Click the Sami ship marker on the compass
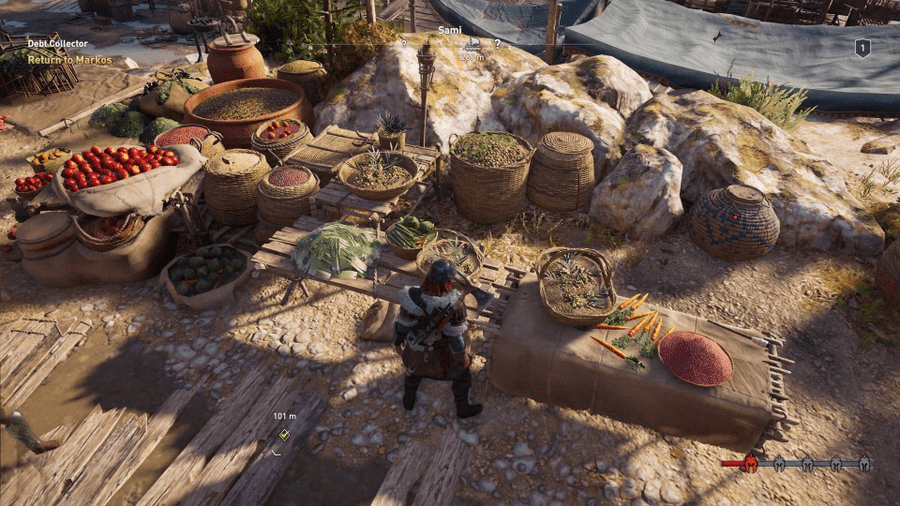Screen dimensions: 900x506 (470, 45)
